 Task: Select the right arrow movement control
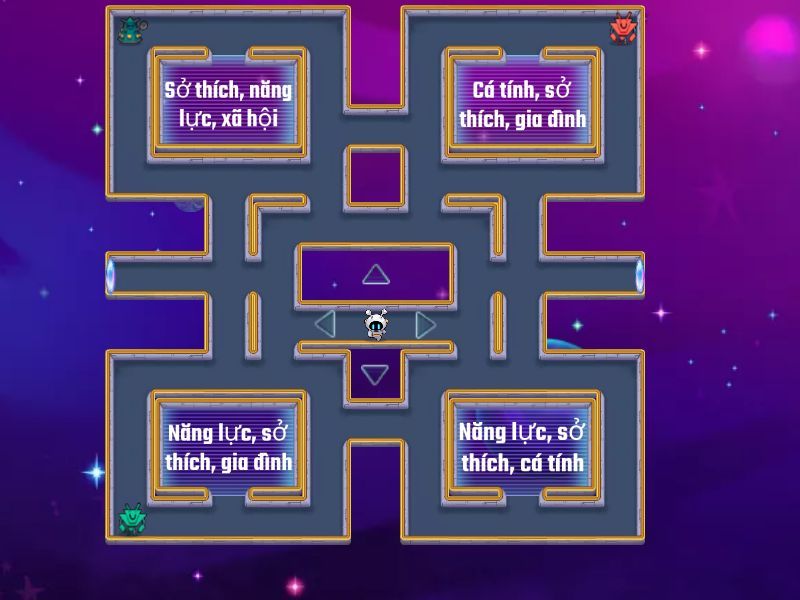425,323
